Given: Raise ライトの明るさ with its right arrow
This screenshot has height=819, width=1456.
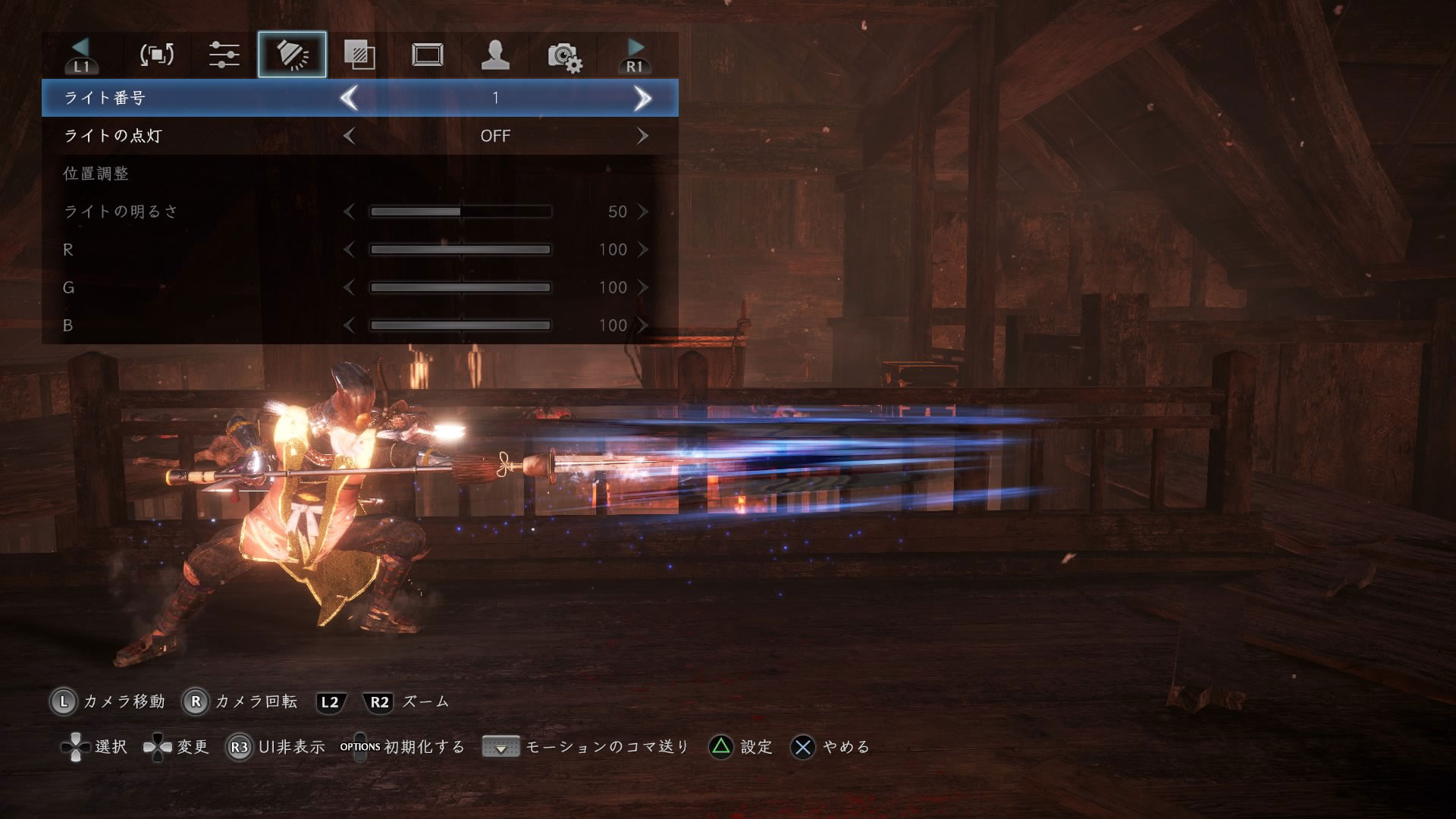Looking at the screenshot, I should point(642,212).
